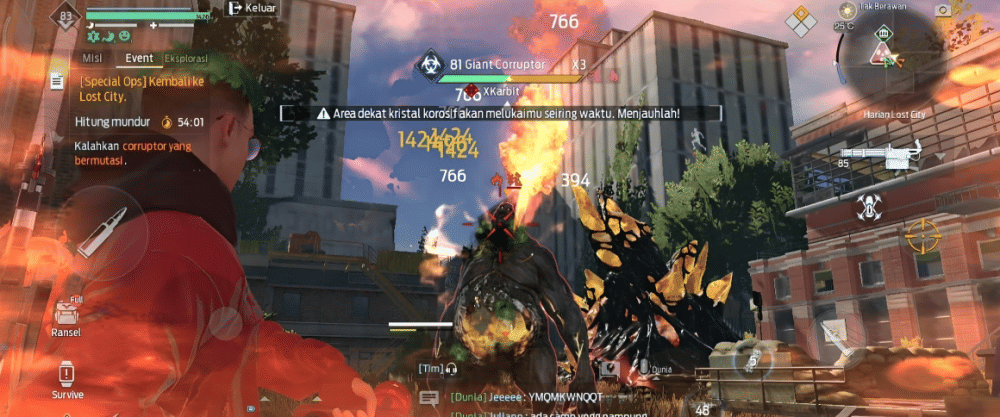Open the player level 83 badge

[x=68, y=17]
